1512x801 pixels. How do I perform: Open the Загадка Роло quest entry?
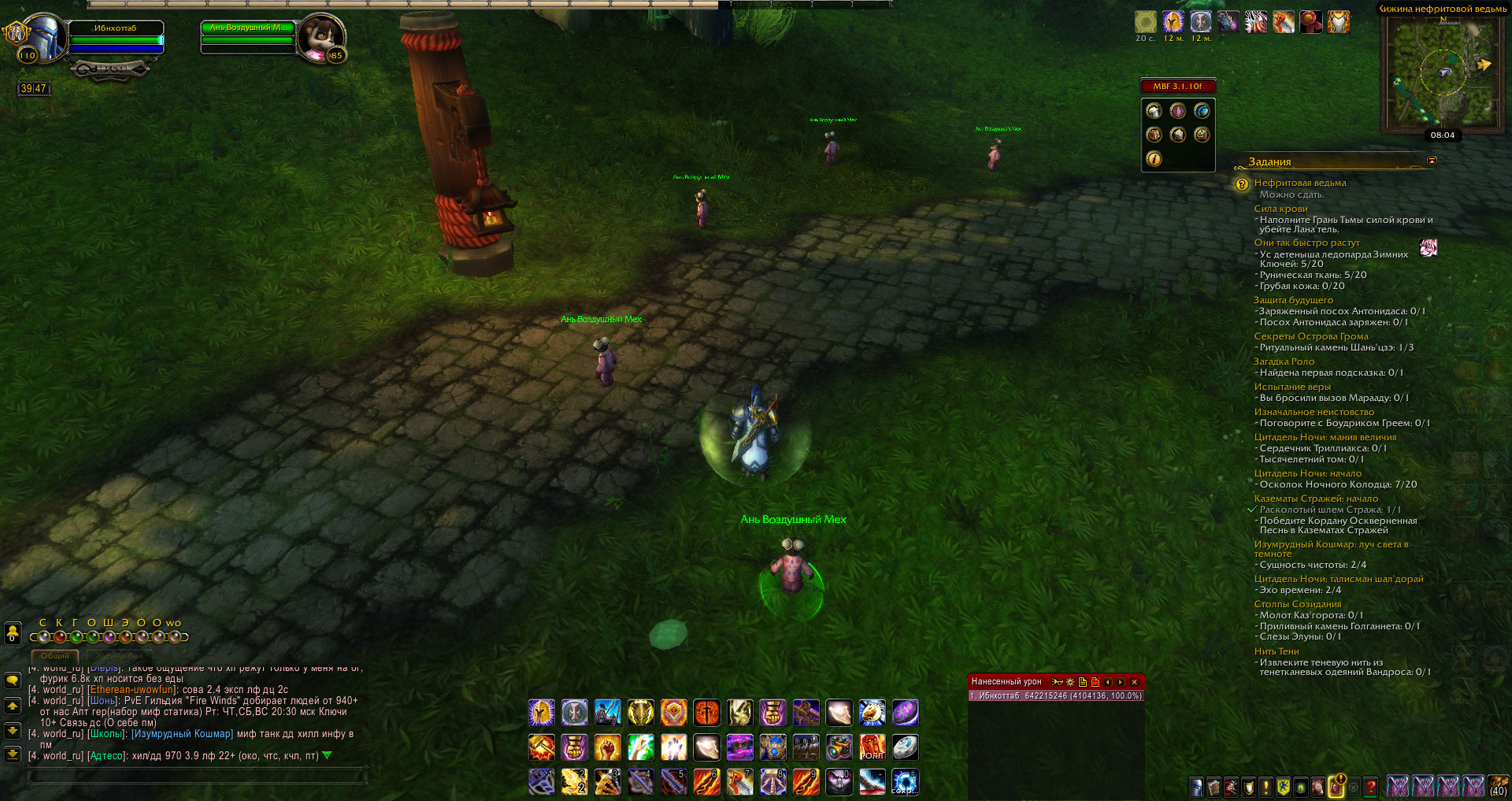tap(1284, 362)
